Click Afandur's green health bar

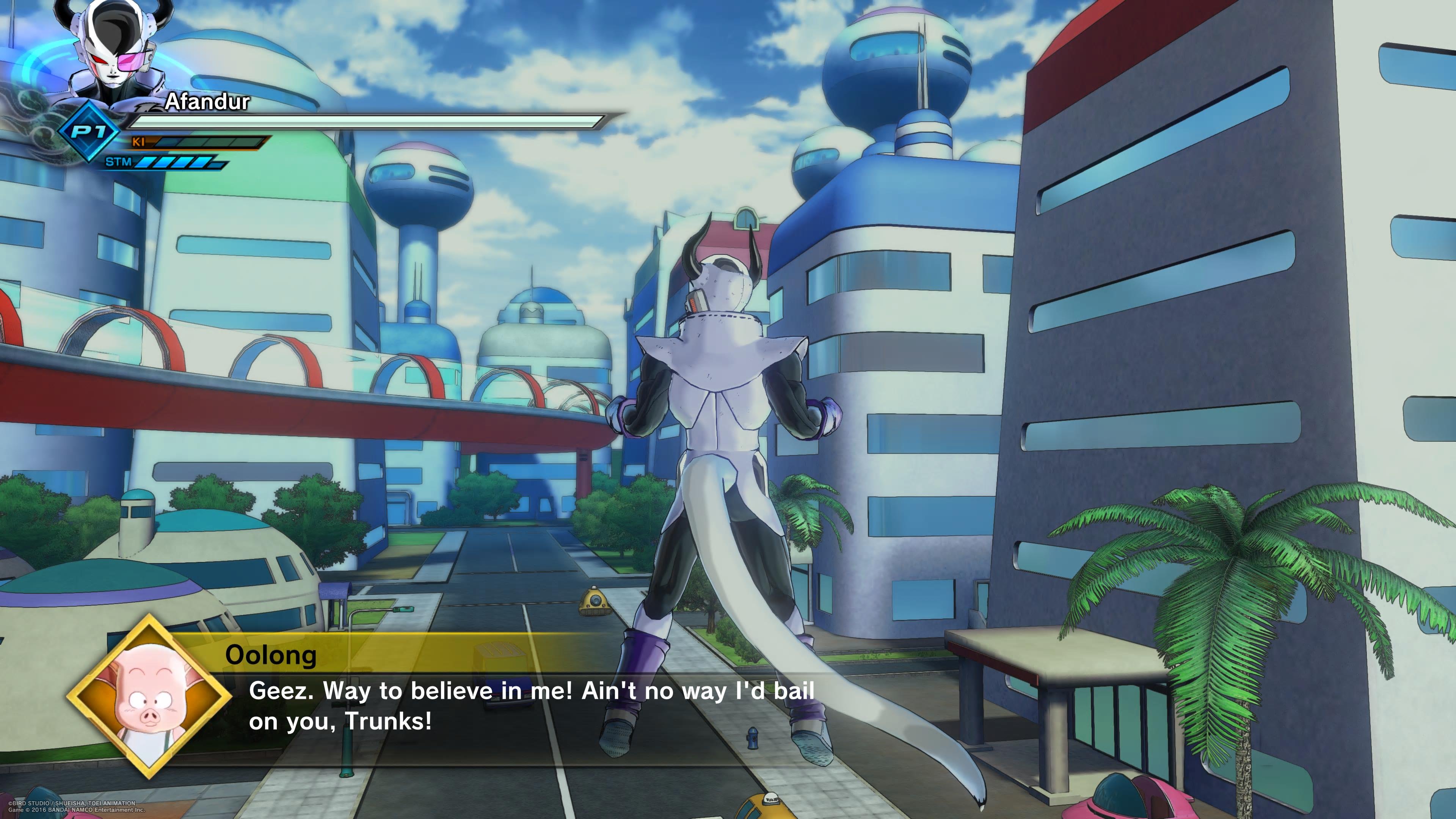pyautogui.click(x=367, y=122)
